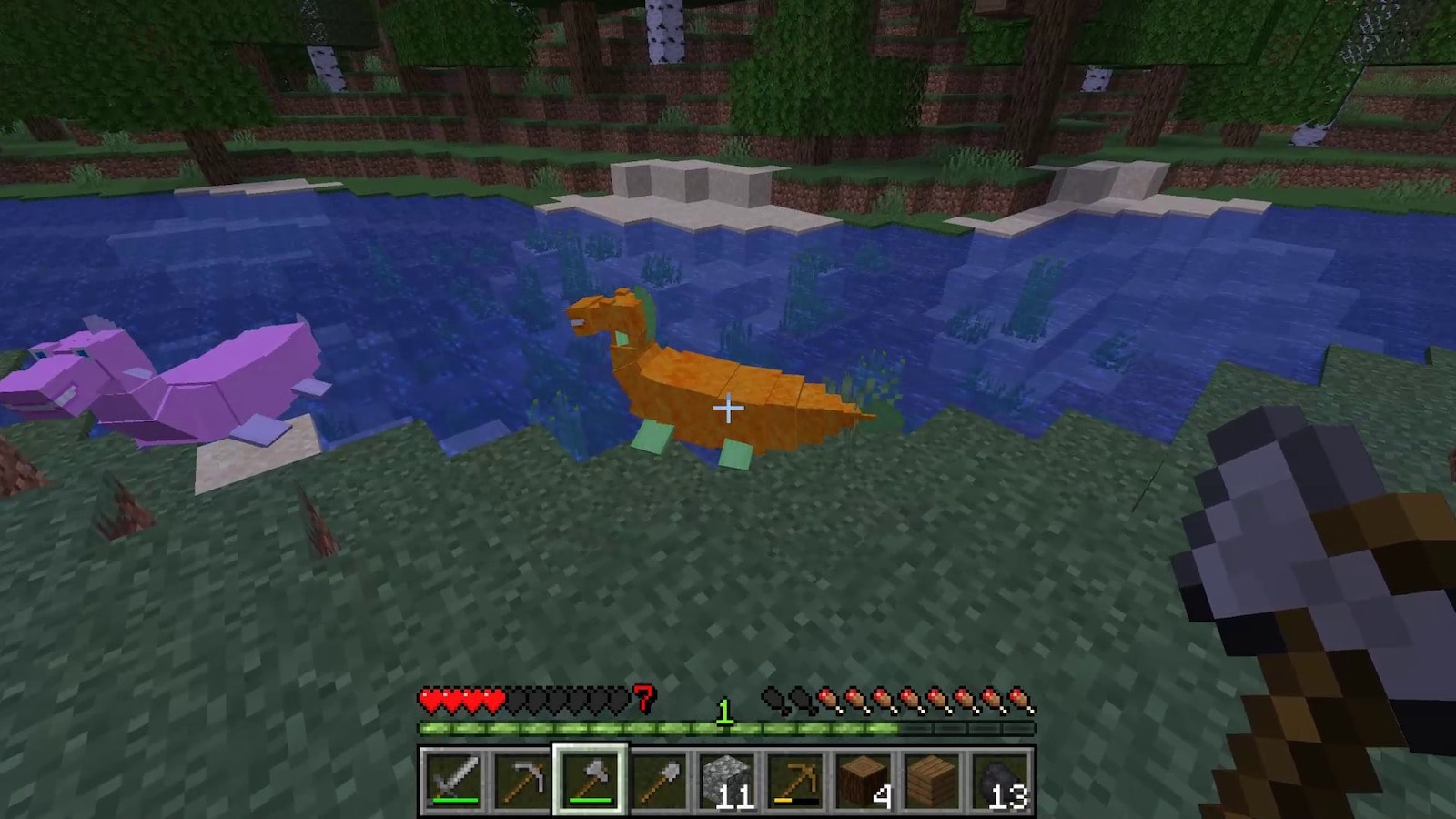
Task: Select the stone pickaxe hotbar slot
Action: coord(521,780)
